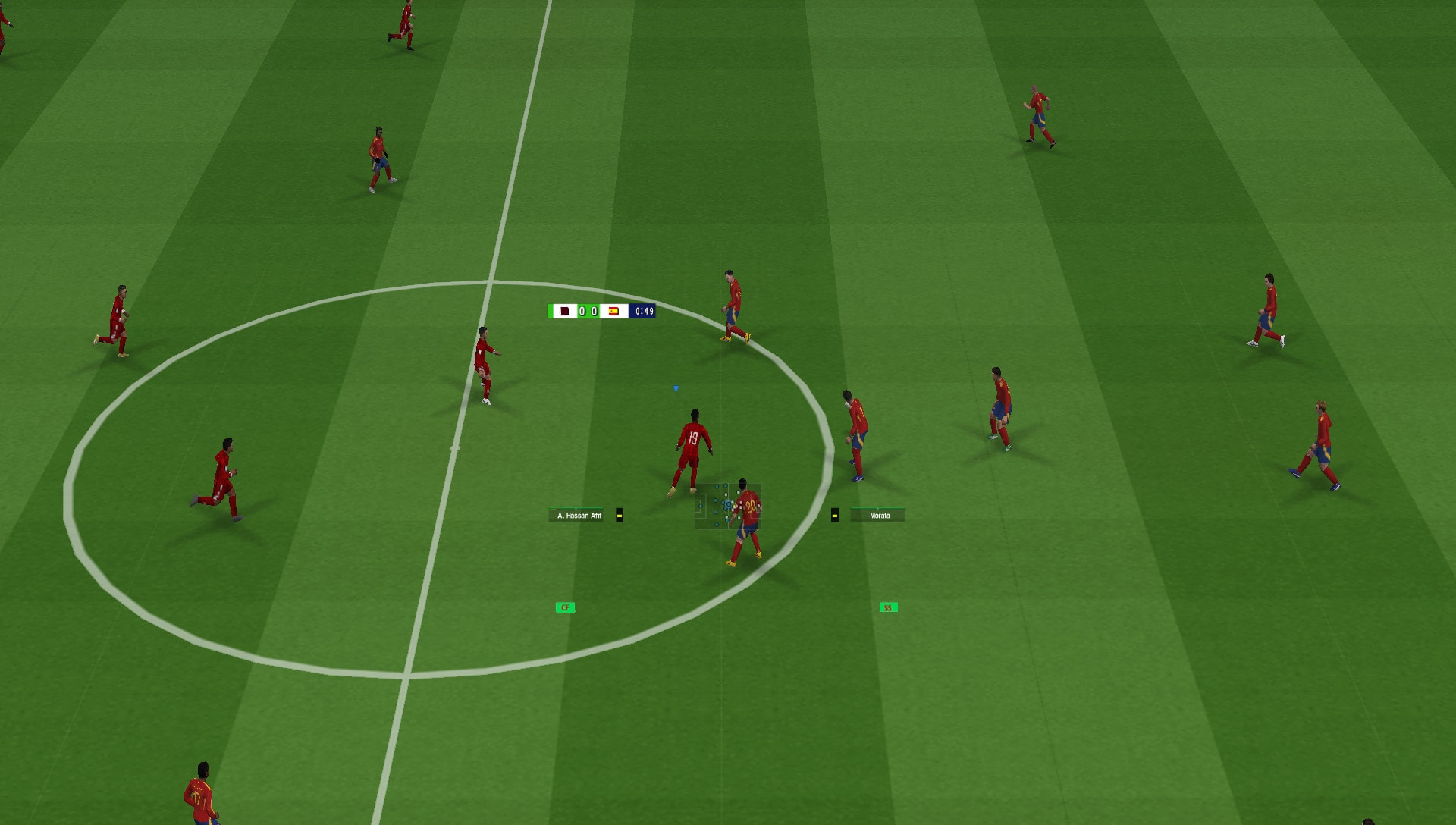Click the stamina bar above A. Hassan Afif's name
This screenshot has width=1456, height=825.
coord(574,508)
